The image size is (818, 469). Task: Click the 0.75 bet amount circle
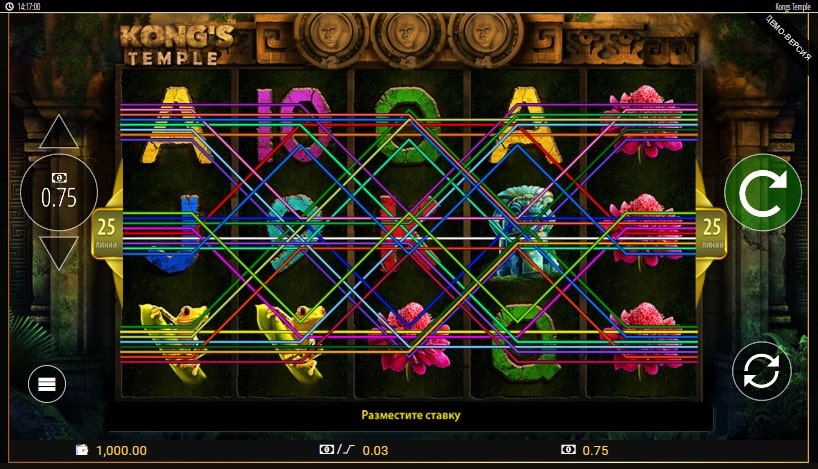(x=59, y=193)
